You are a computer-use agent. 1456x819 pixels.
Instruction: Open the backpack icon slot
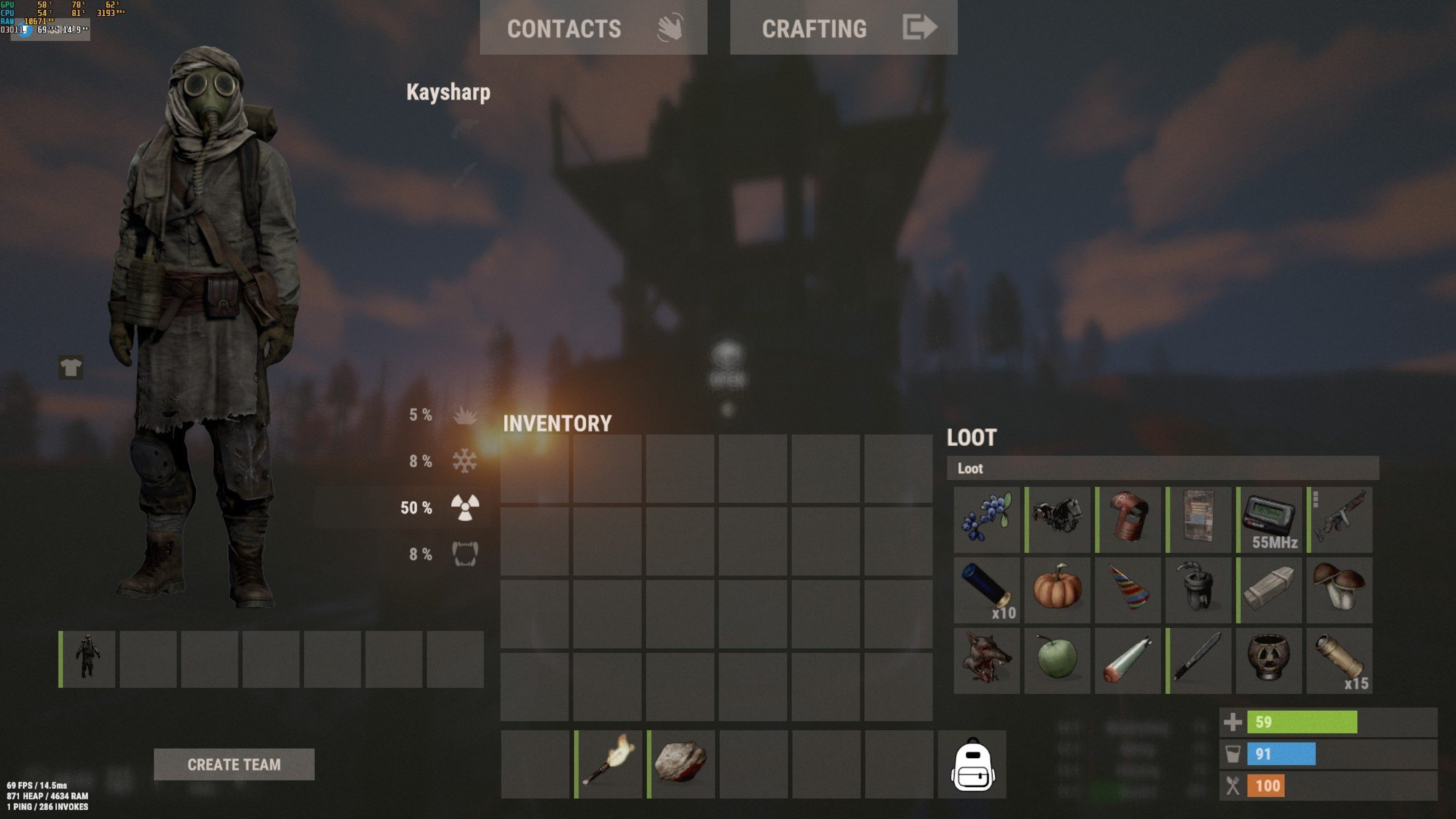[x=972, y=764]
